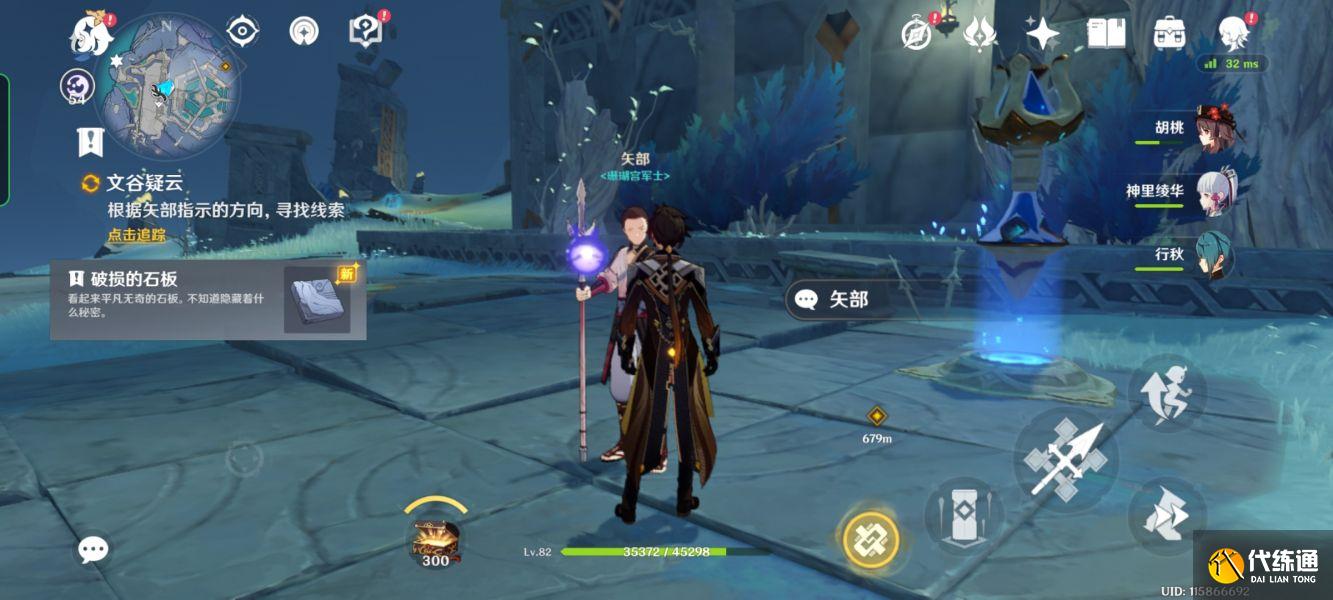Activate the golden elemental burst button

[x=871, y=540]
